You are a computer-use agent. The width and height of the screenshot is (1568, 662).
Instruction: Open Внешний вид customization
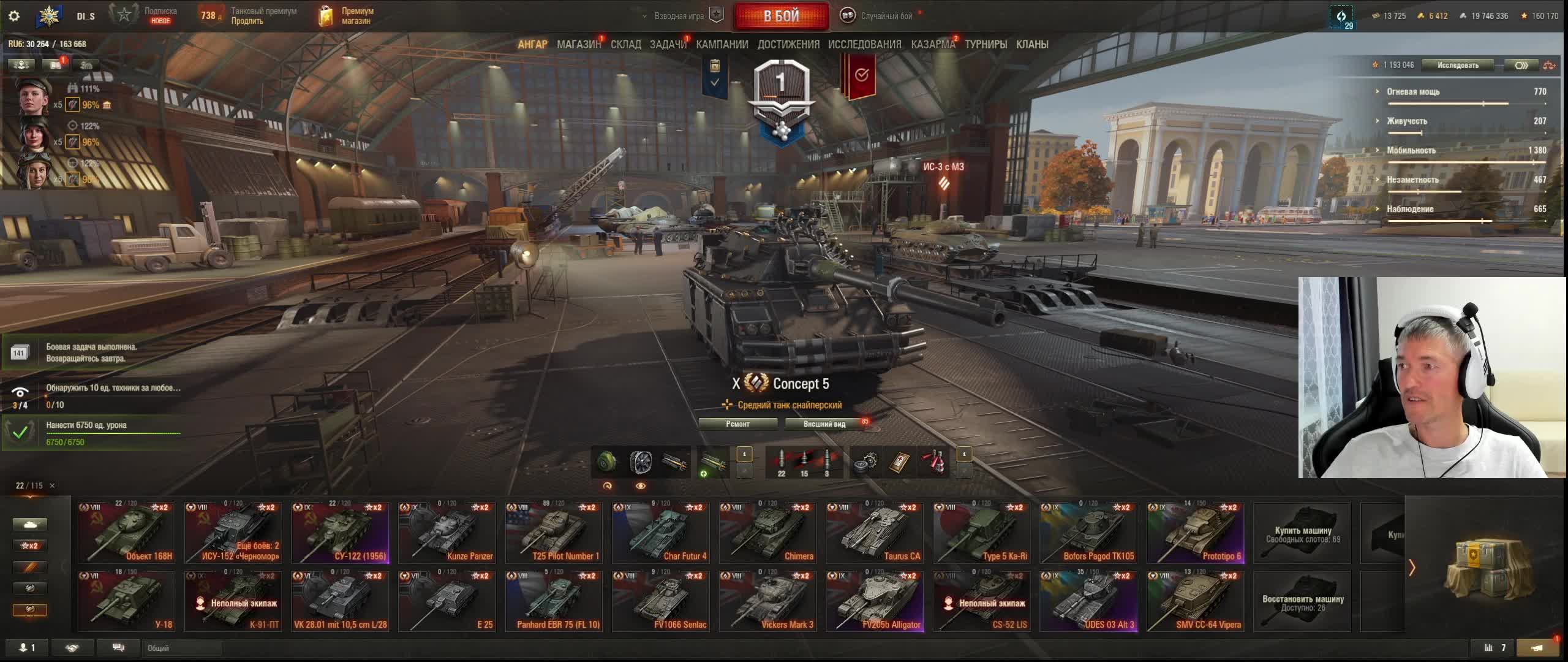(824, 424)
